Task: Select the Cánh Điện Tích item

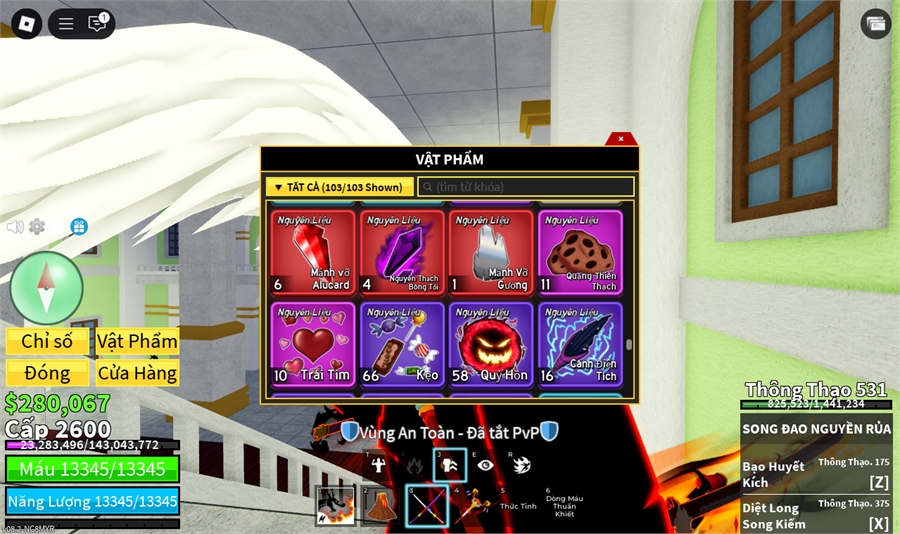Action: click(580, 344)
